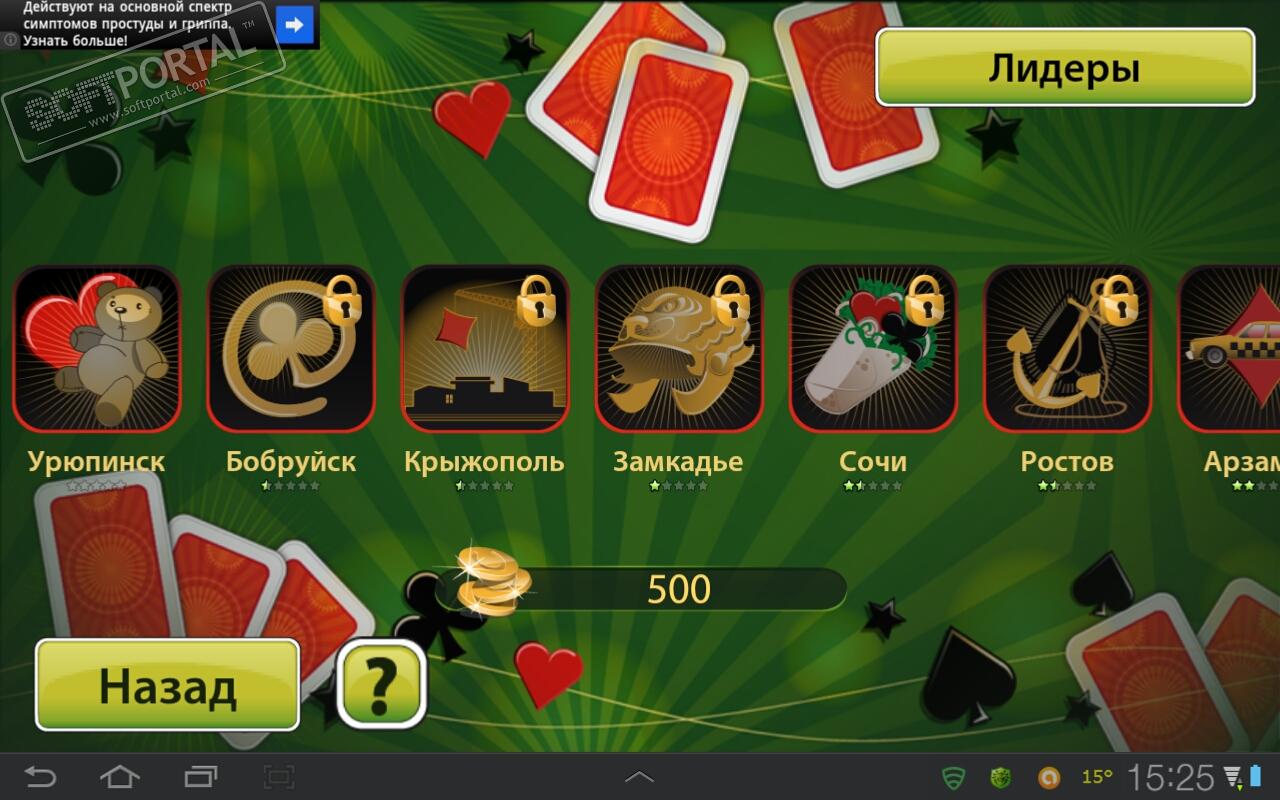The width and height of the screenshot is (1280, 800).
Task: Click the blue arrow on the ad banner
Action: click(x=295, y=24)
